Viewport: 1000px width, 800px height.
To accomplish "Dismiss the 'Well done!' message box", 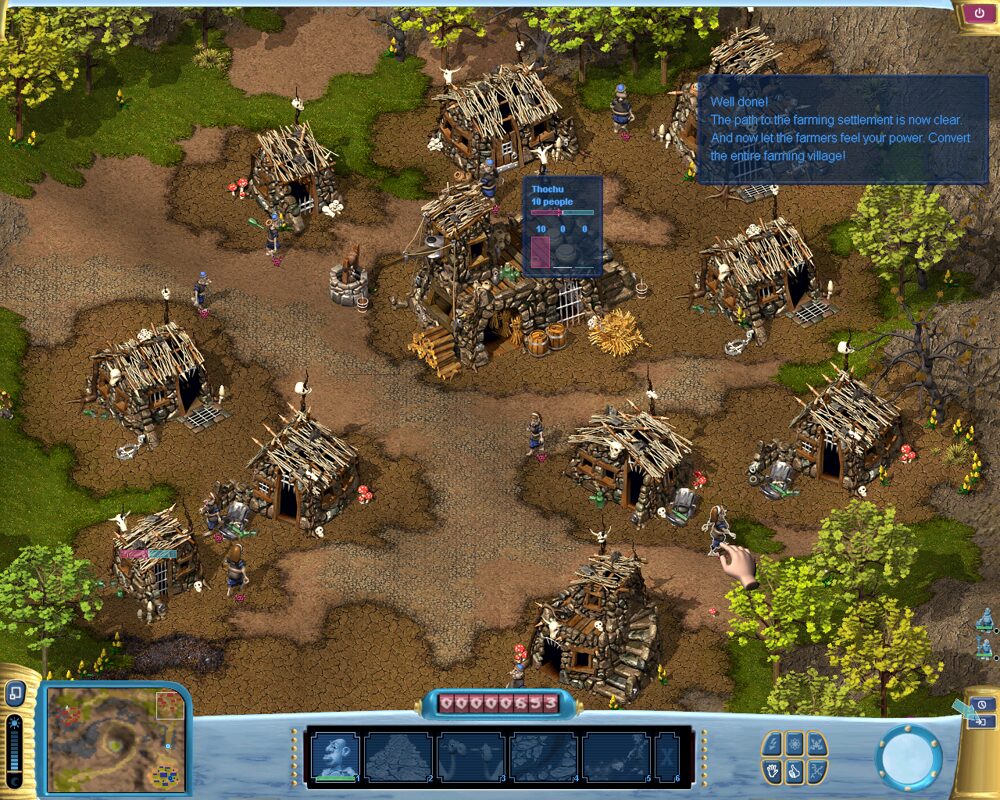I will [x=842, y=129].
